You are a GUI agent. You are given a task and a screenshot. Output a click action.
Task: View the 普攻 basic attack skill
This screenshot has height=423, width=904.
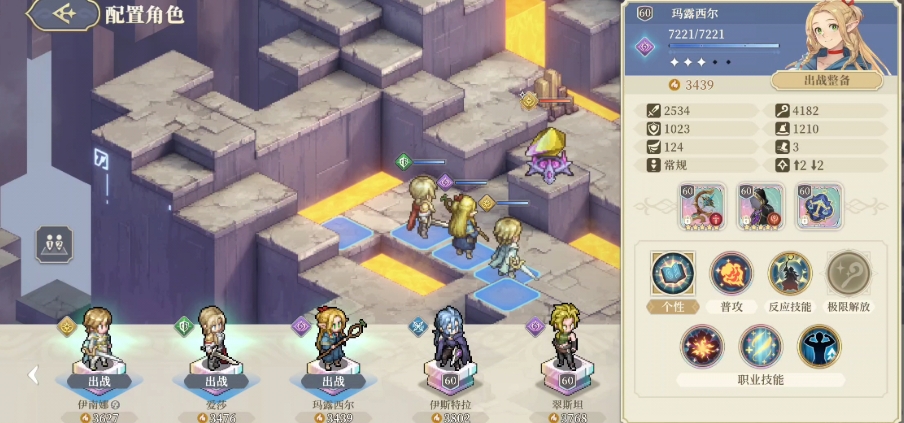(x=731, y=273)
